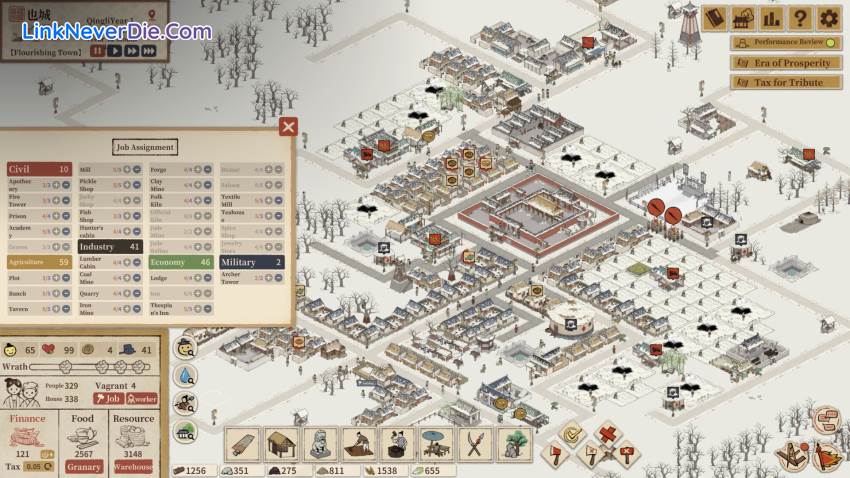Click the vagrant worker button

141,398
